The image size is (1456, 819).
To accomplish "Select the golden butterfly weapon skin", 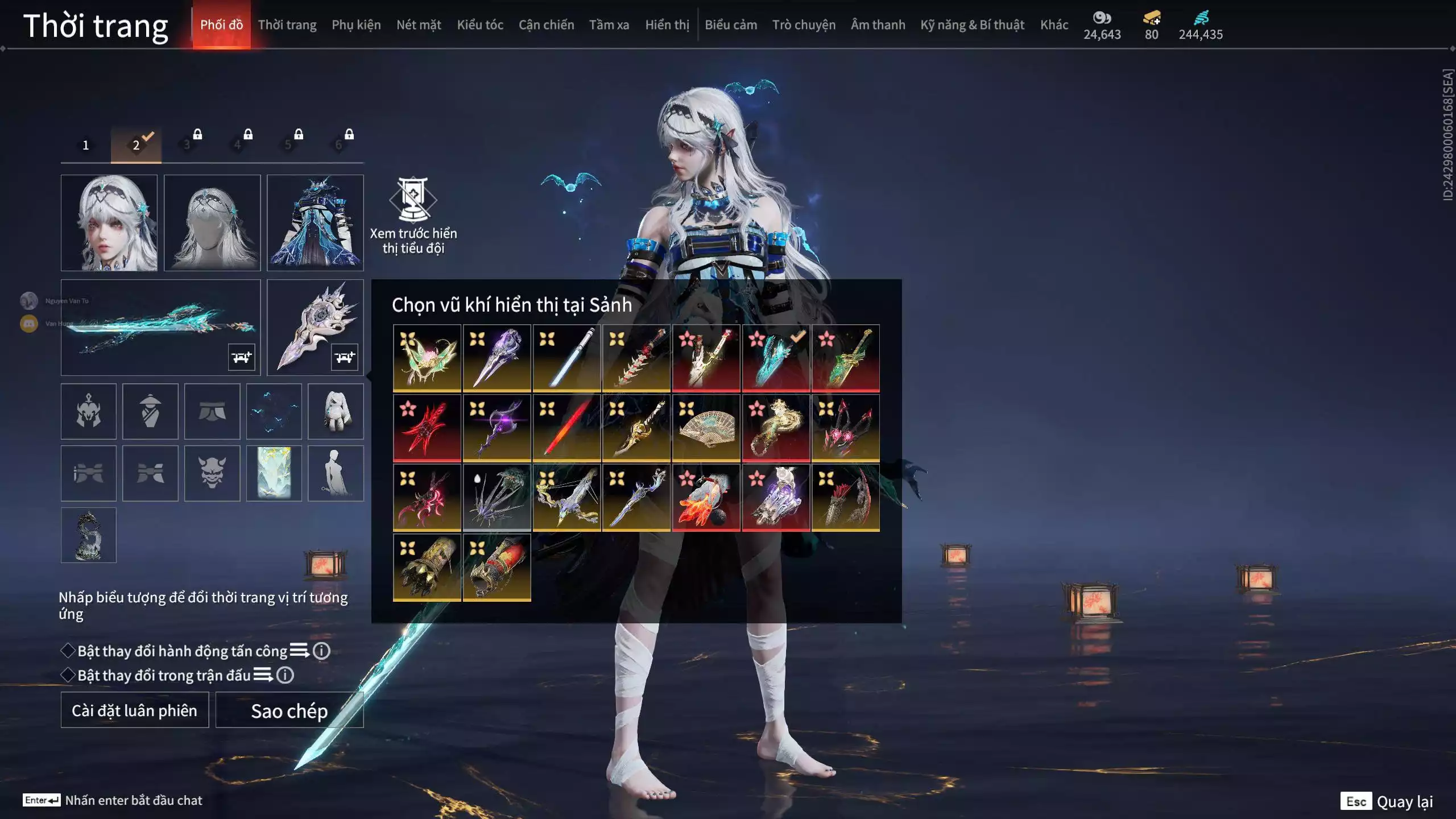I will (427, 358).
